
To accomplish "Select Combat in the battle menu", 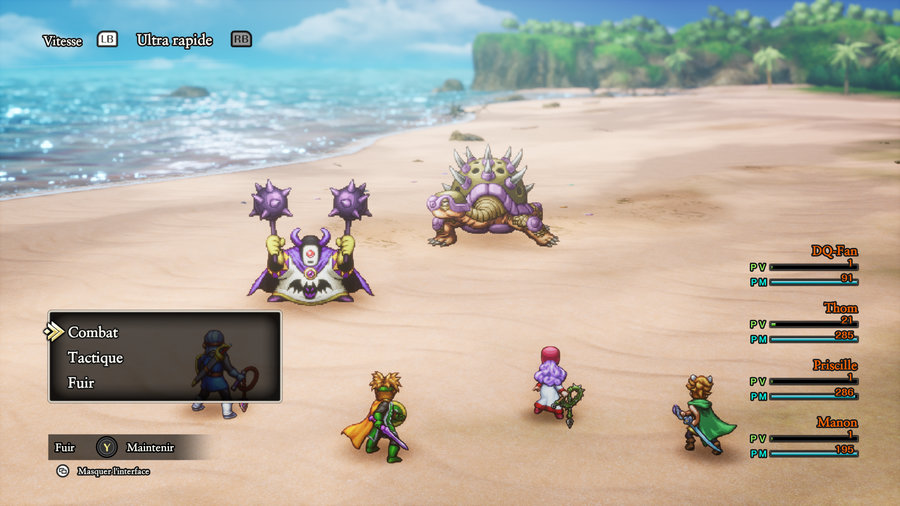I will point(93,332).
